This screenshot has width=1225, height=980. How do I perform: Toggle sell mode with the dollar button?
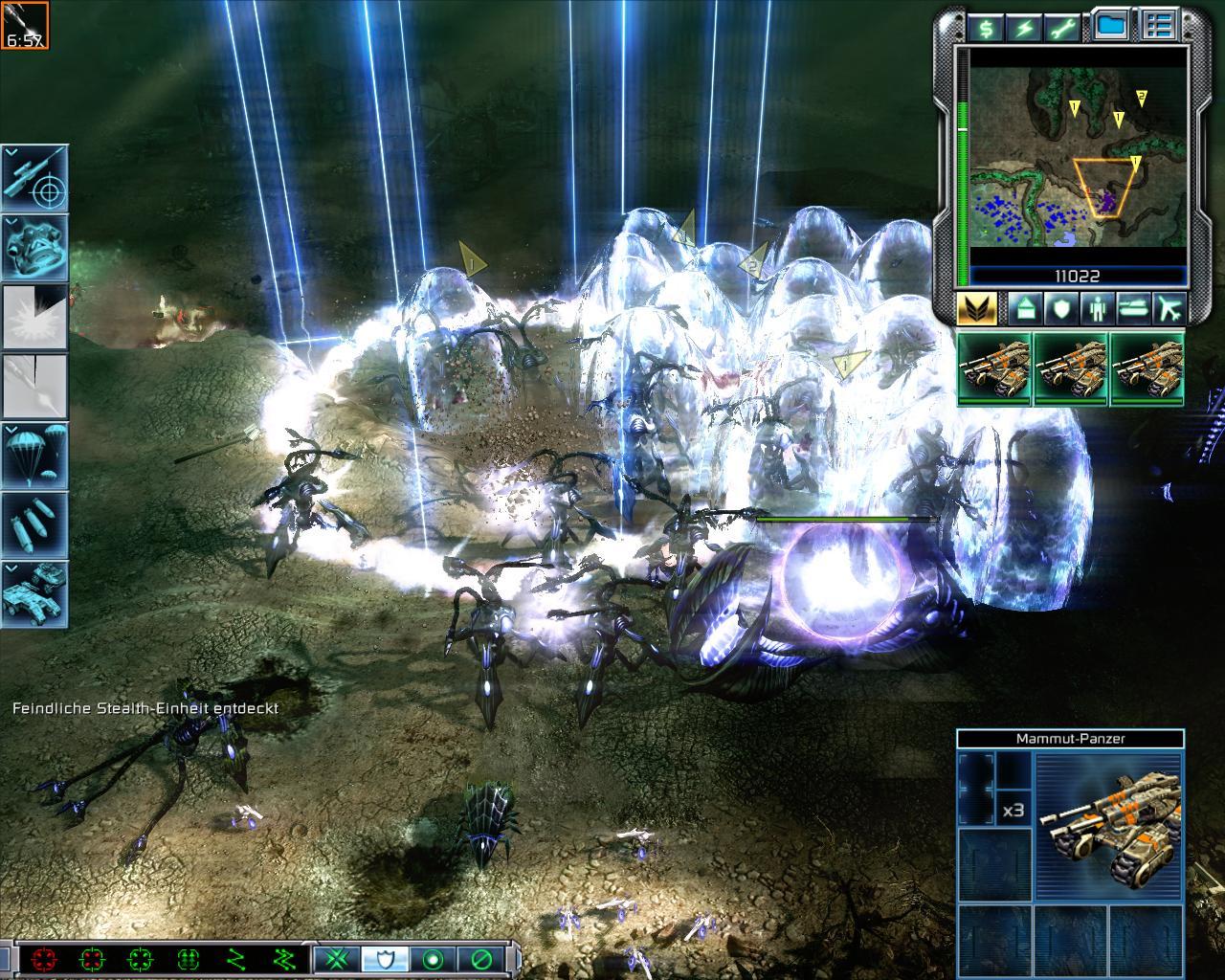pos(986,28)
